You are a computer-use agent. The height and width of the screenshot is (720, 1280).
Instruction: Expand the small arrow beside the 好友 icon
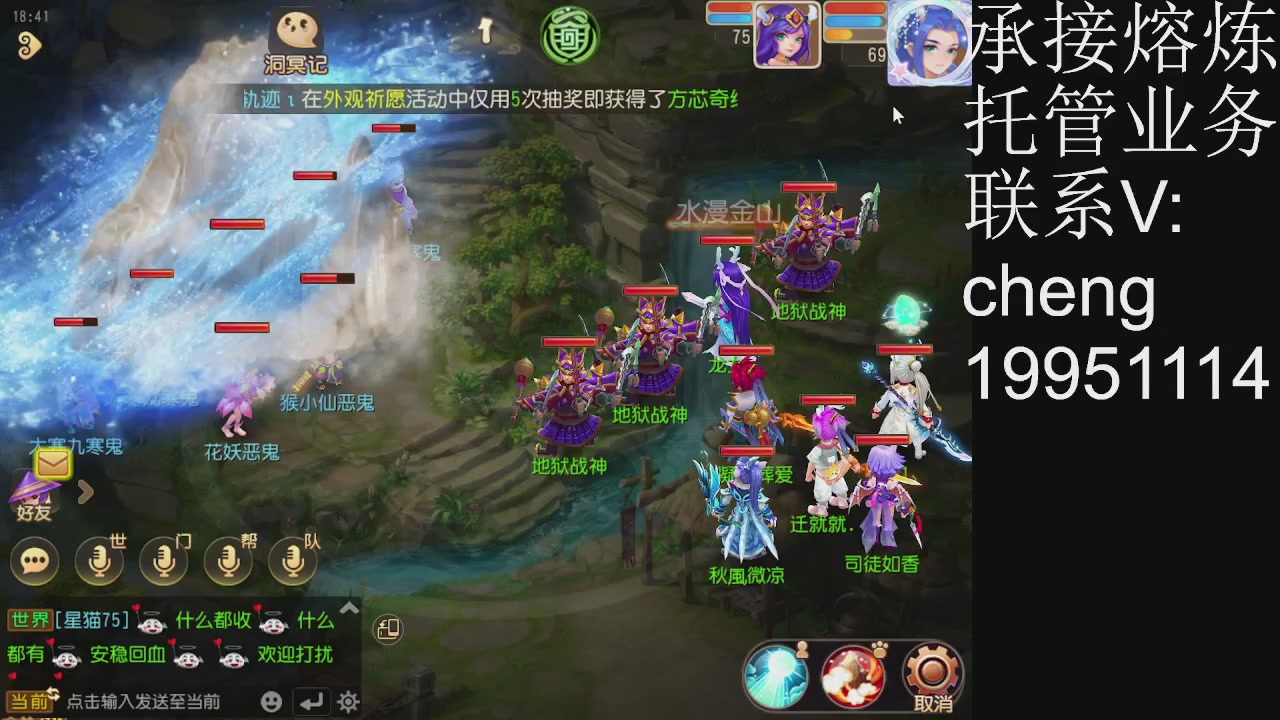pos(85,492)
